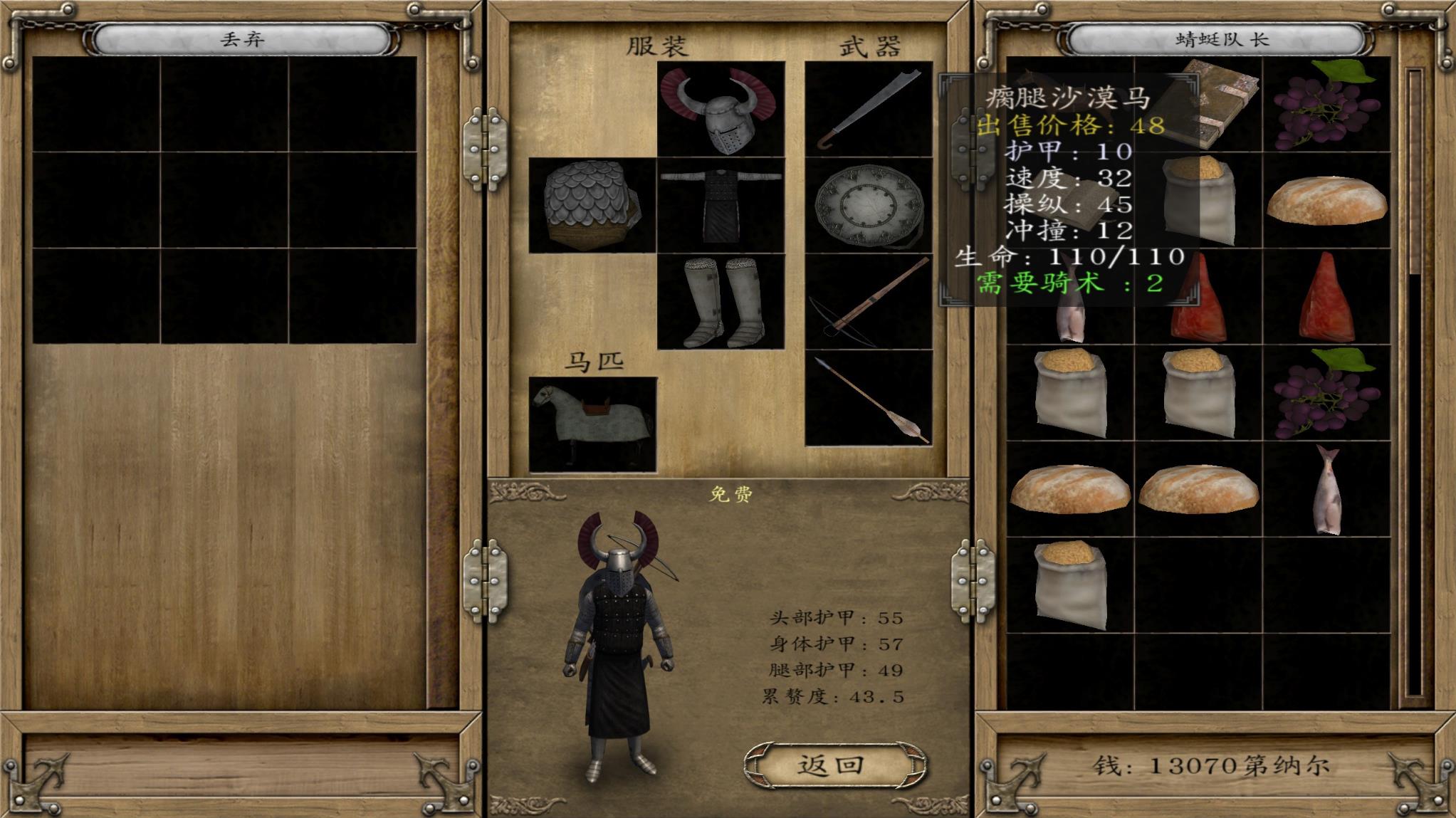Pick the equipped boots slot

pyautogui.click(x=721, y=301)
